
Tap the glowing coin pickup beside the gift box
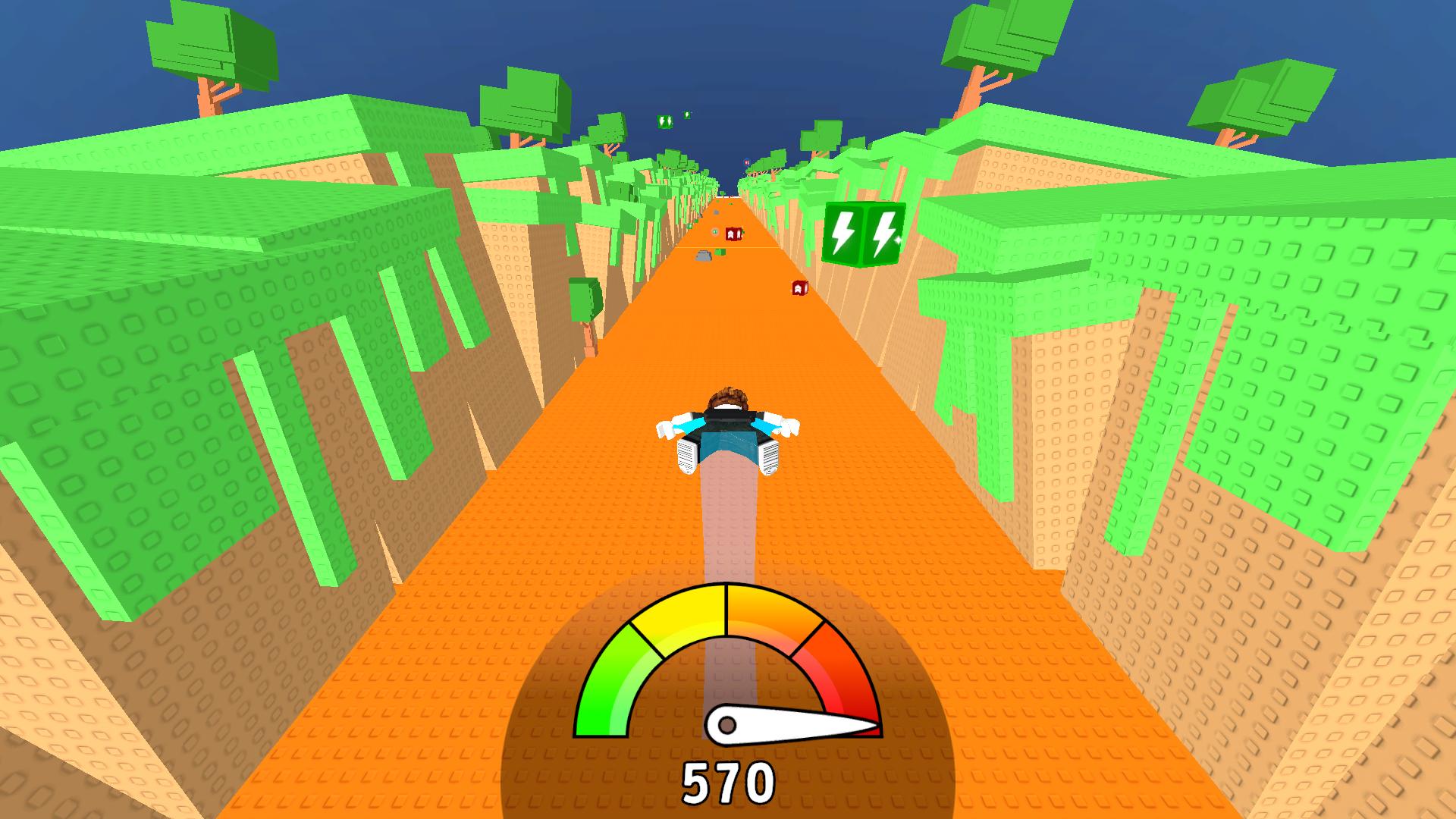tap(715, 232)
